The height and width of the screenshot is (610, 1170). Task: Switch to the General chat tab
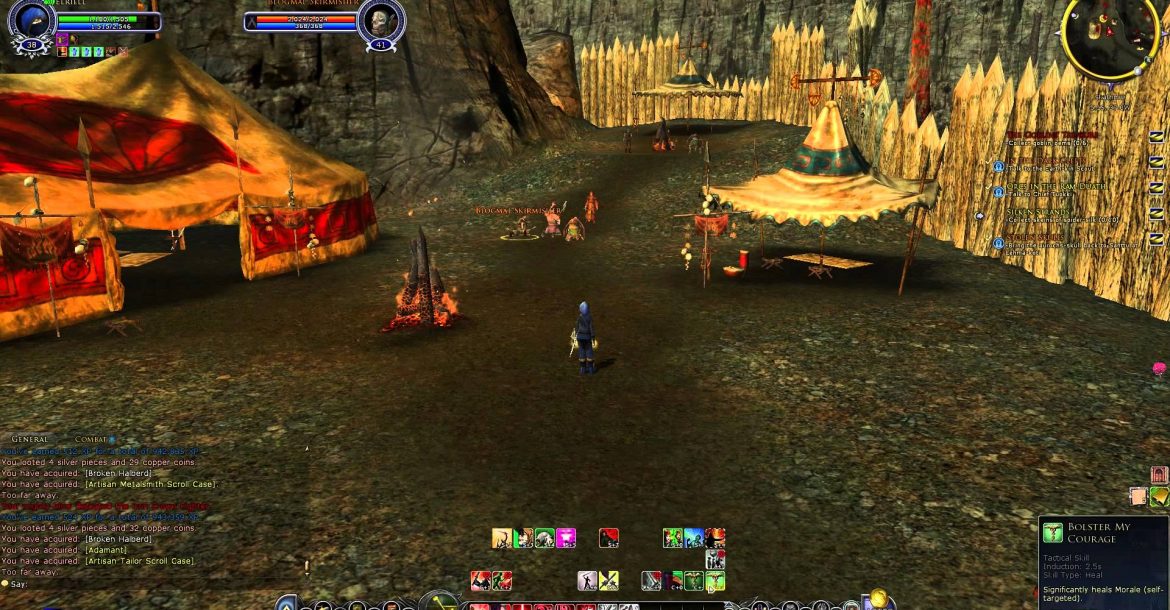30,439
